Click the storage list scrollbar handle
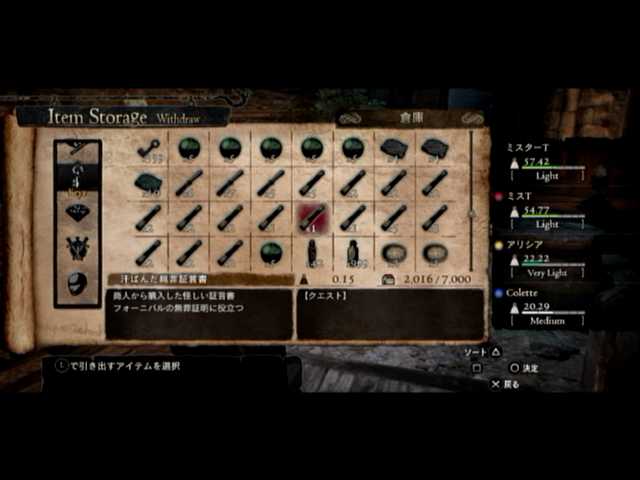This screenshot has width=640, height=480. (471, 212)
